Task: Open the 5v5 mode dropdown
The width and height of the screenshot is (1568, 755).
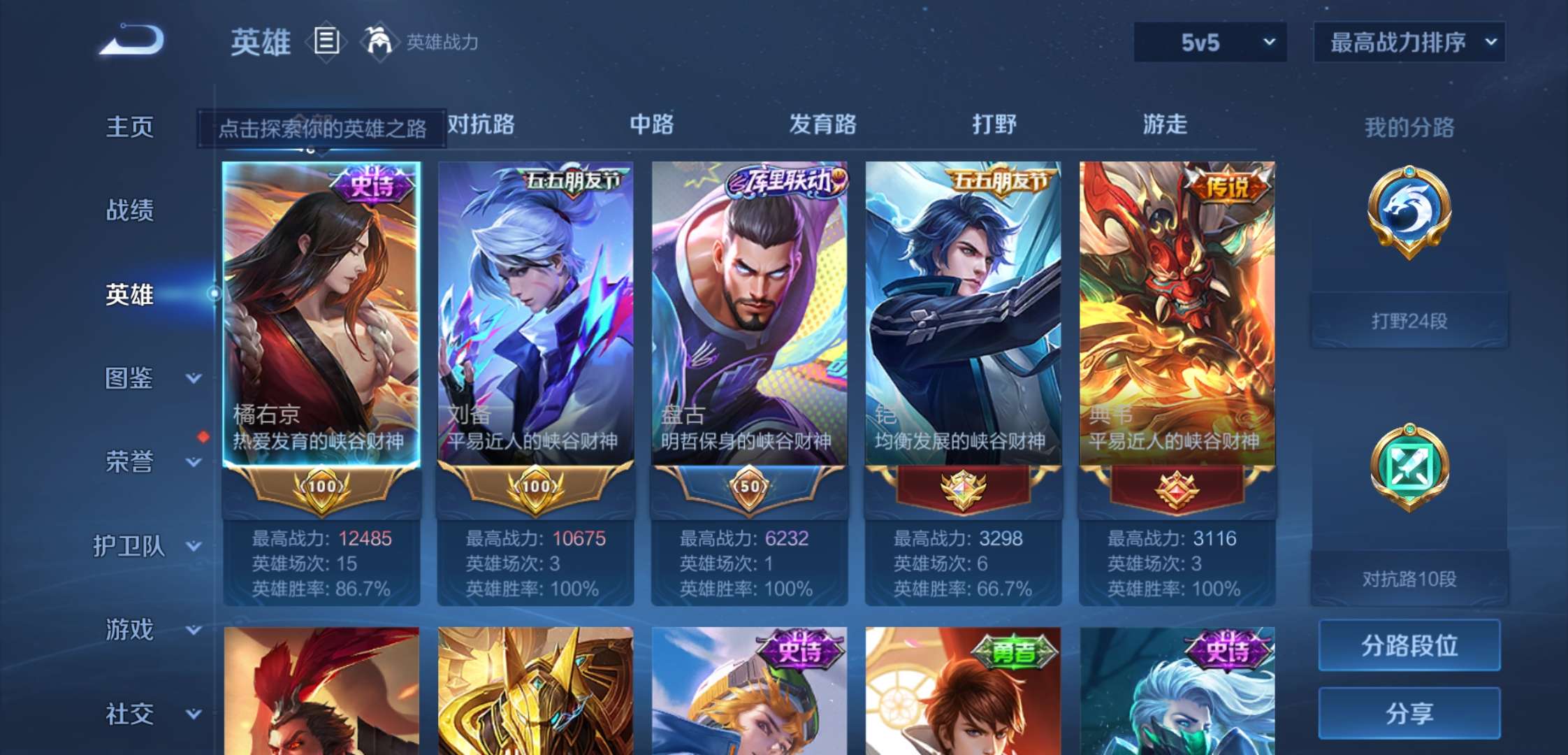Action: point(1209,42)
